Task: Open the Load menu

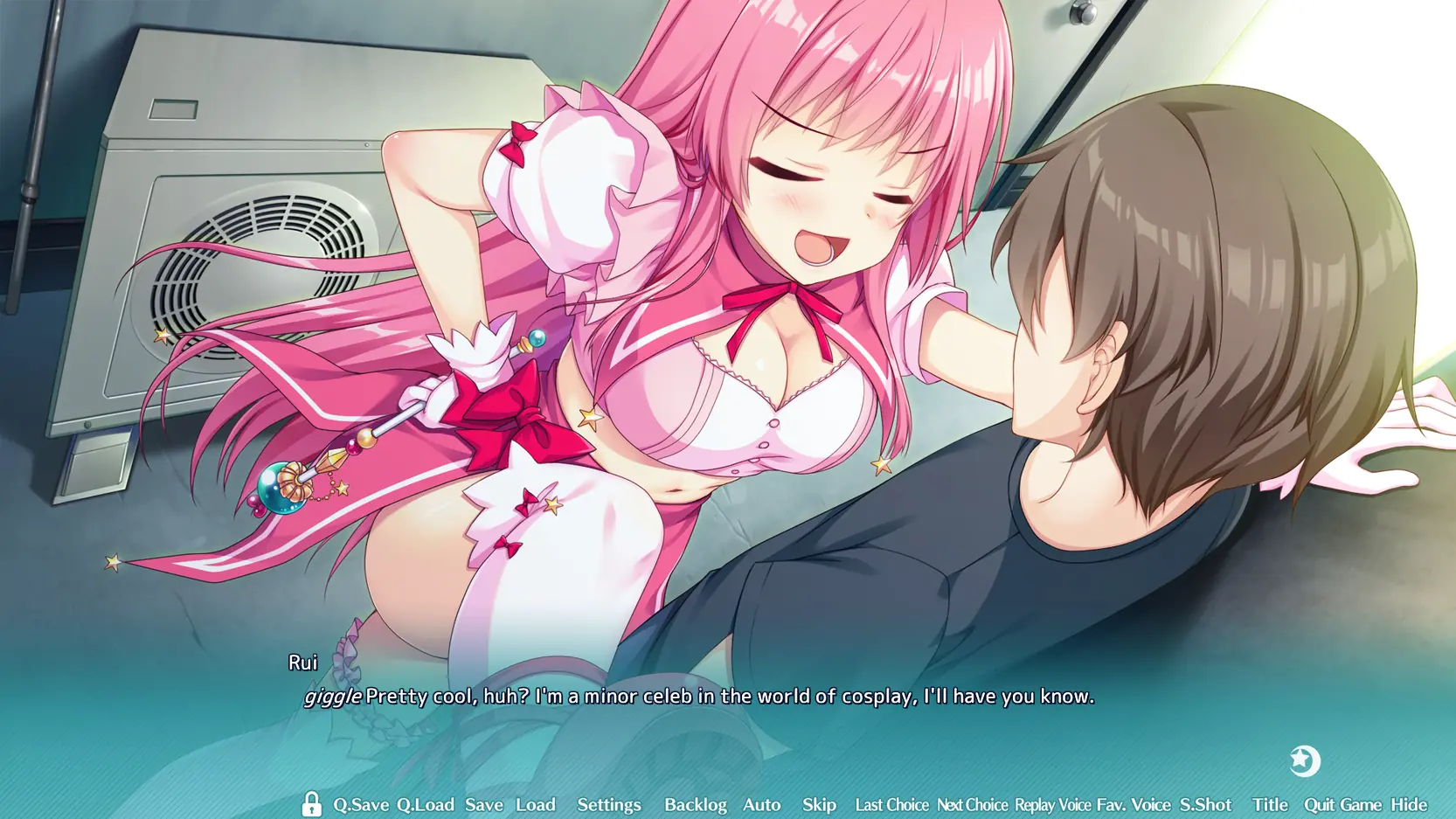Action: click(x=535, y=805)
